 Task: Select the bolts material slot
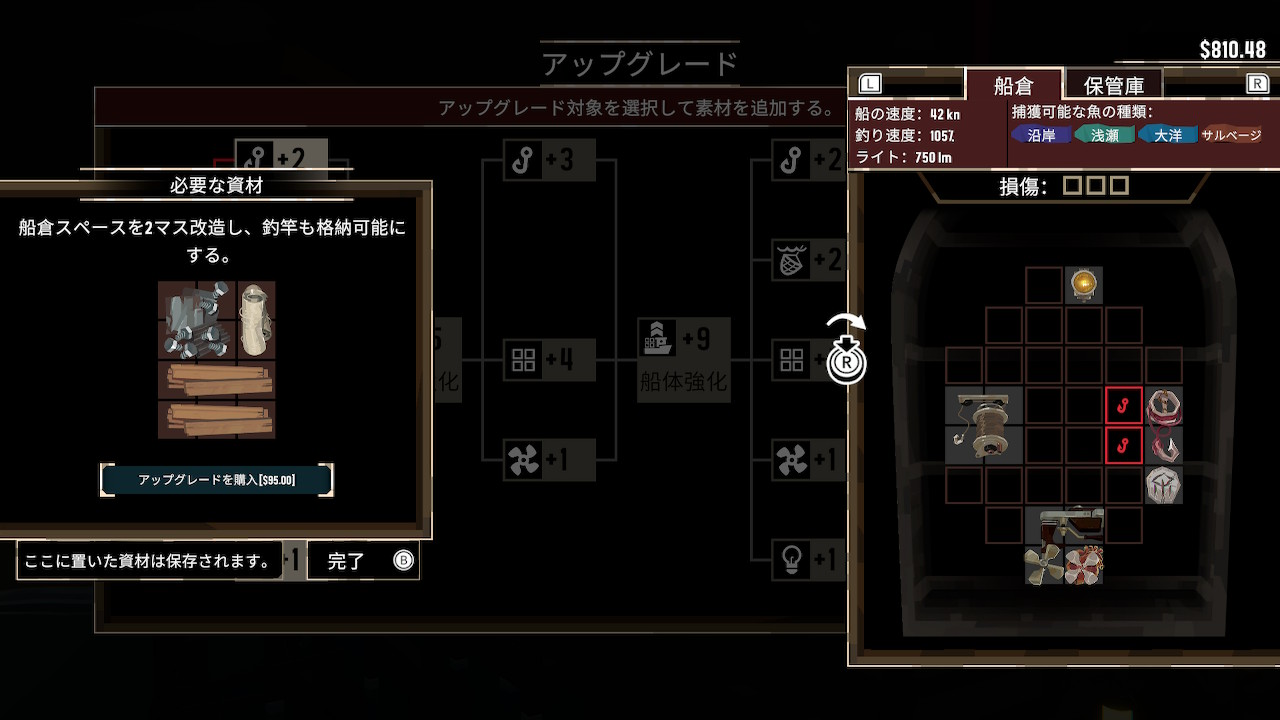(x=196, y=319)
